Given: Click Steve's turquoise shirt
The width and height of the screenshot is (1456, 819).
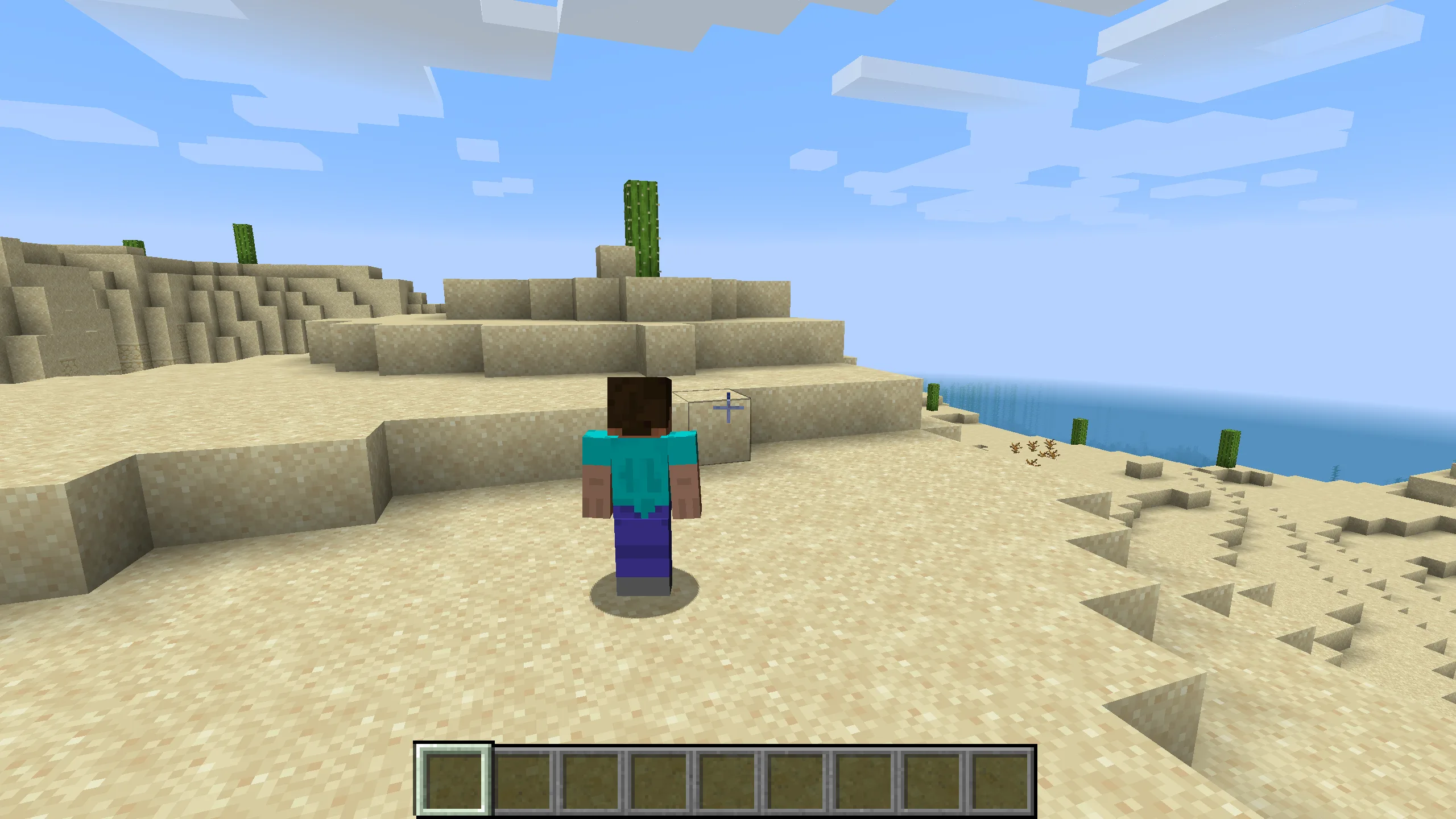Looking at the screenshot, I should [640, 472].
